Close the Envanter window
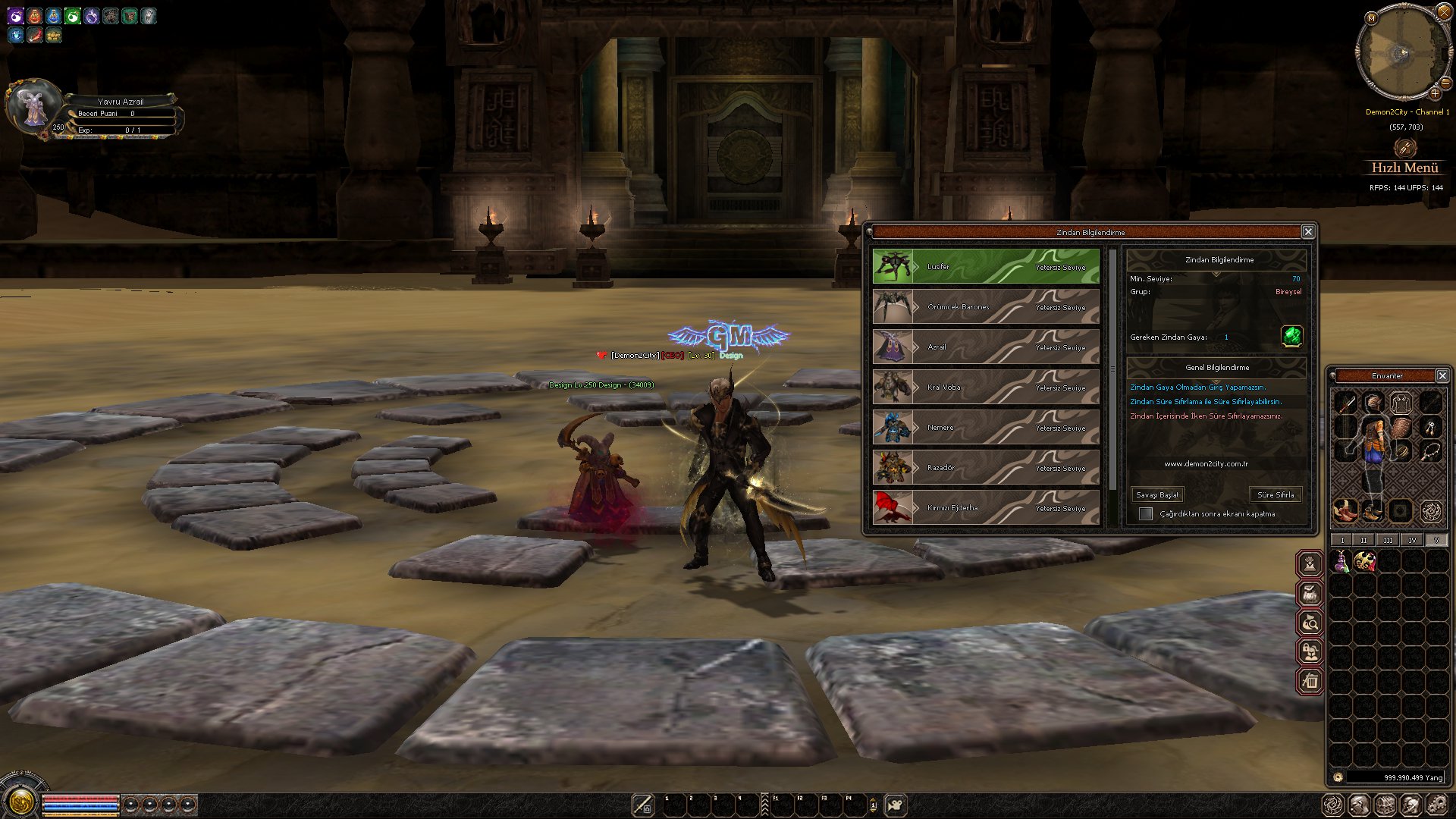The width and height of the screenshot is (1456, 819). 1442,376
